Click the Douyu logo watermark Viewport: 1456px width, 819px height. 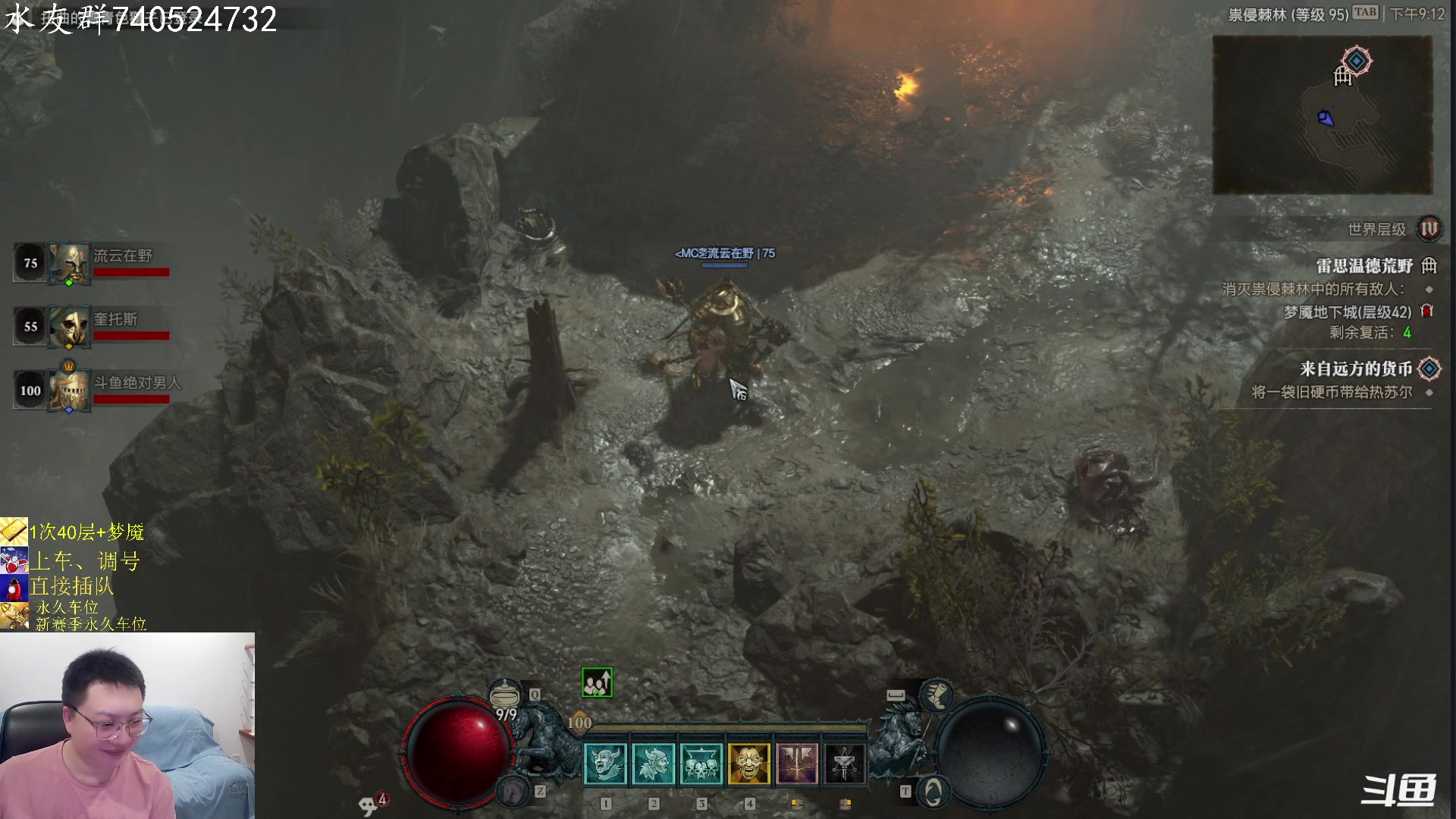[1398, 791]
